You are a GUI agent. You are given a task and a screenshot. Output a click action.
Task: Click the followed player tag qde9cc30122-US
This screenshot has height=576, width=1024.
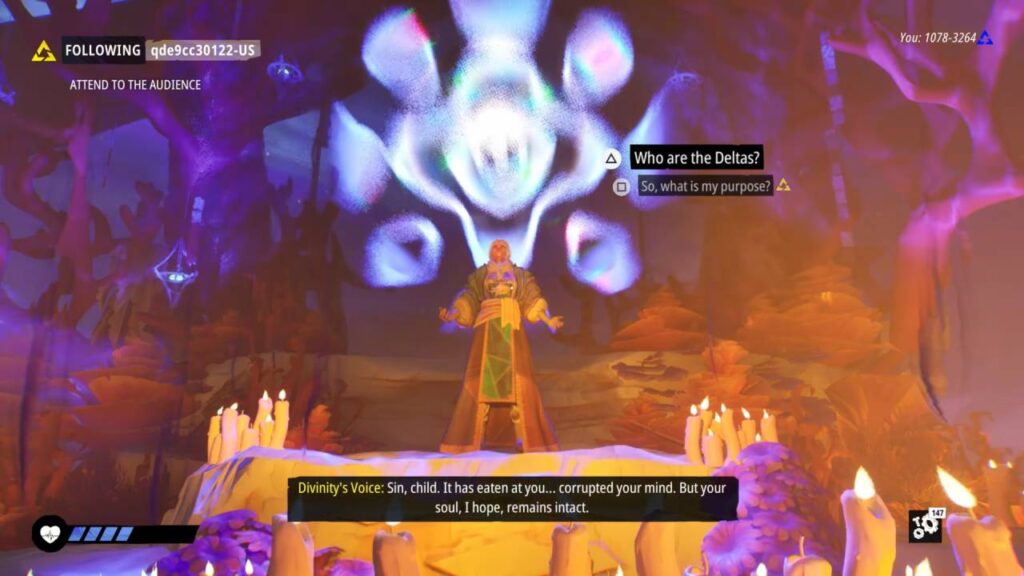[x=203, y=50]
